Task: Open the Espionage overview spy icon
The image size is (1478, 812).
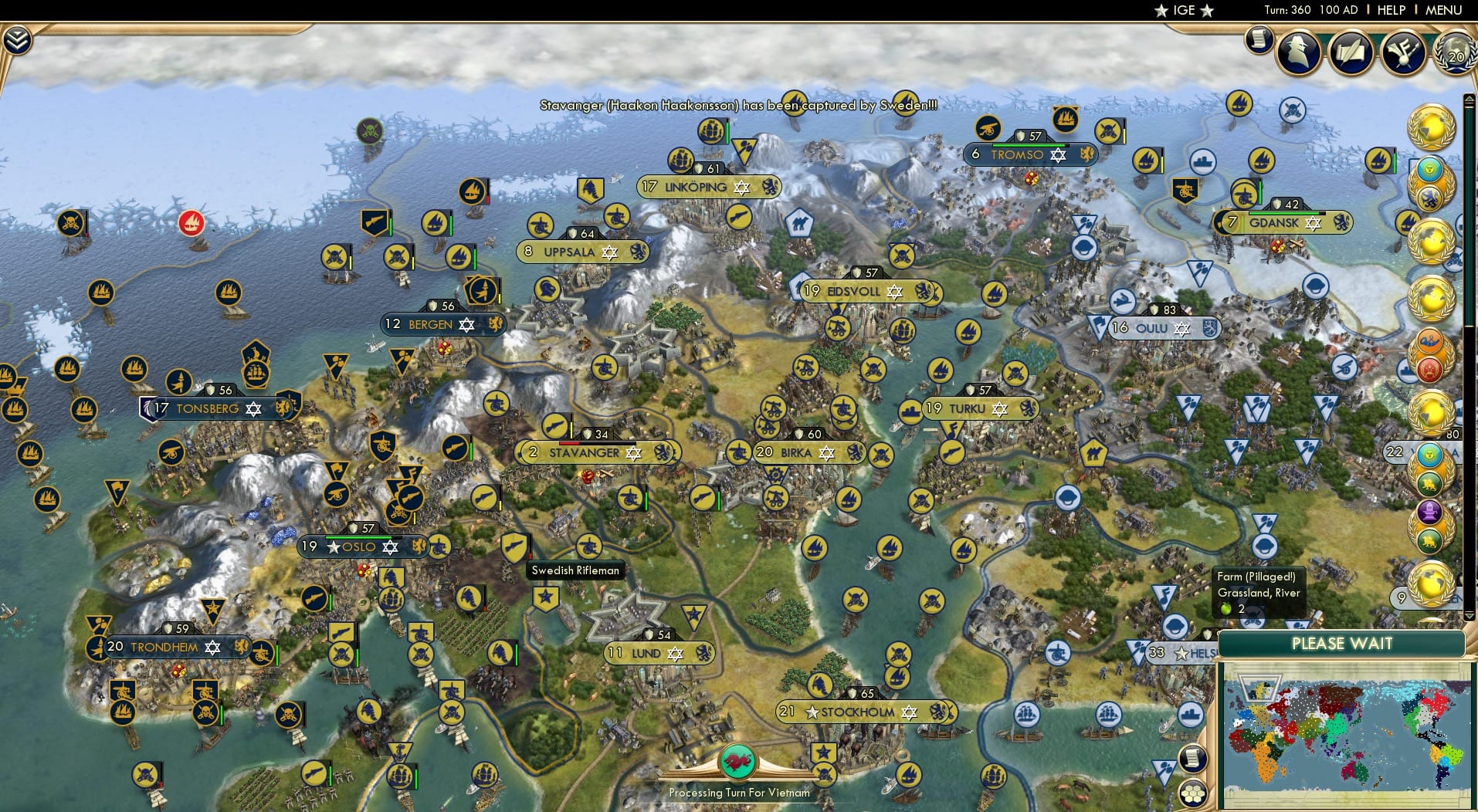Action: pos(1300,52)
